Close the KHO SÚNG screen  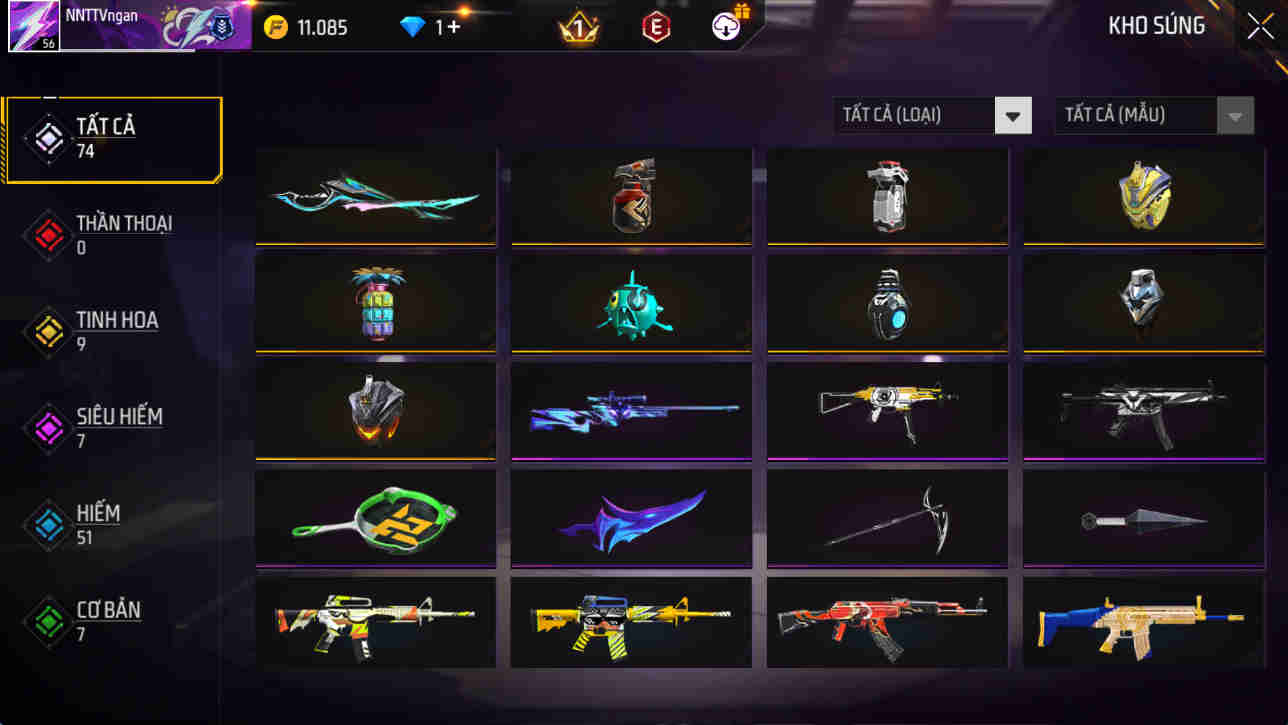pyautogui.click(x=1259, y=25)
